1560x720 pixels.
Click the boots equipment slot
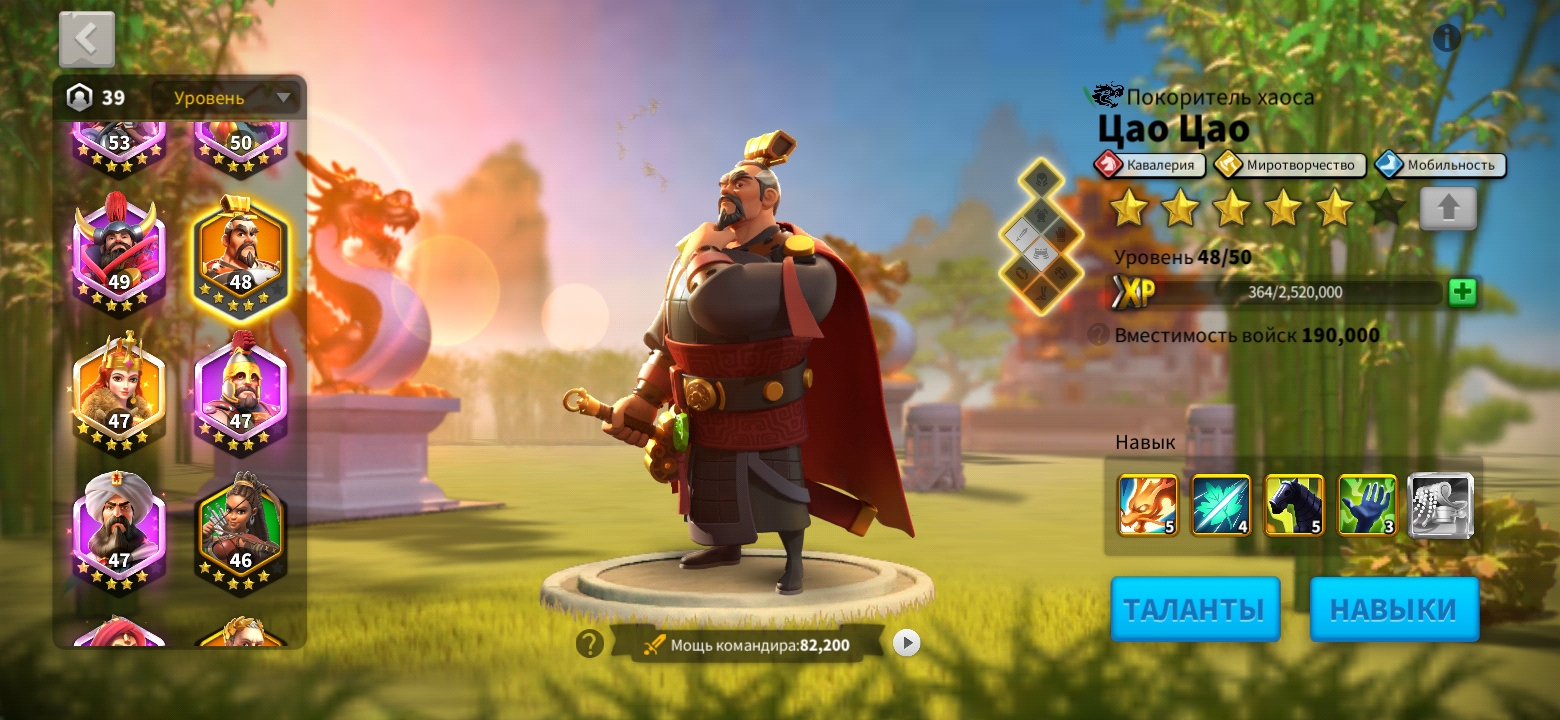(x=1041, y=292)
